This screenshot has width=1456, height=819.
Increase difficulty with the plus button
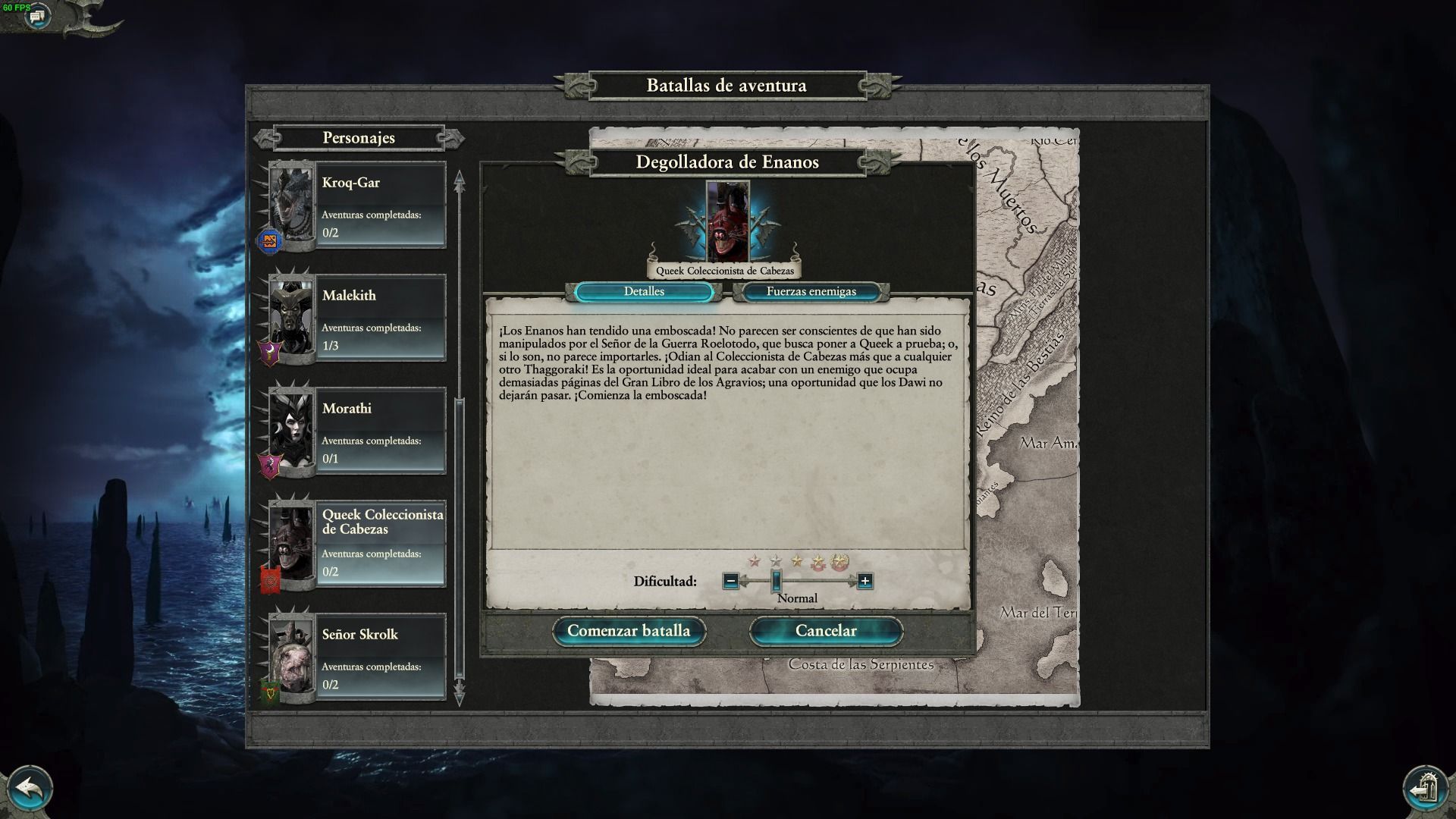click(864, 582)
